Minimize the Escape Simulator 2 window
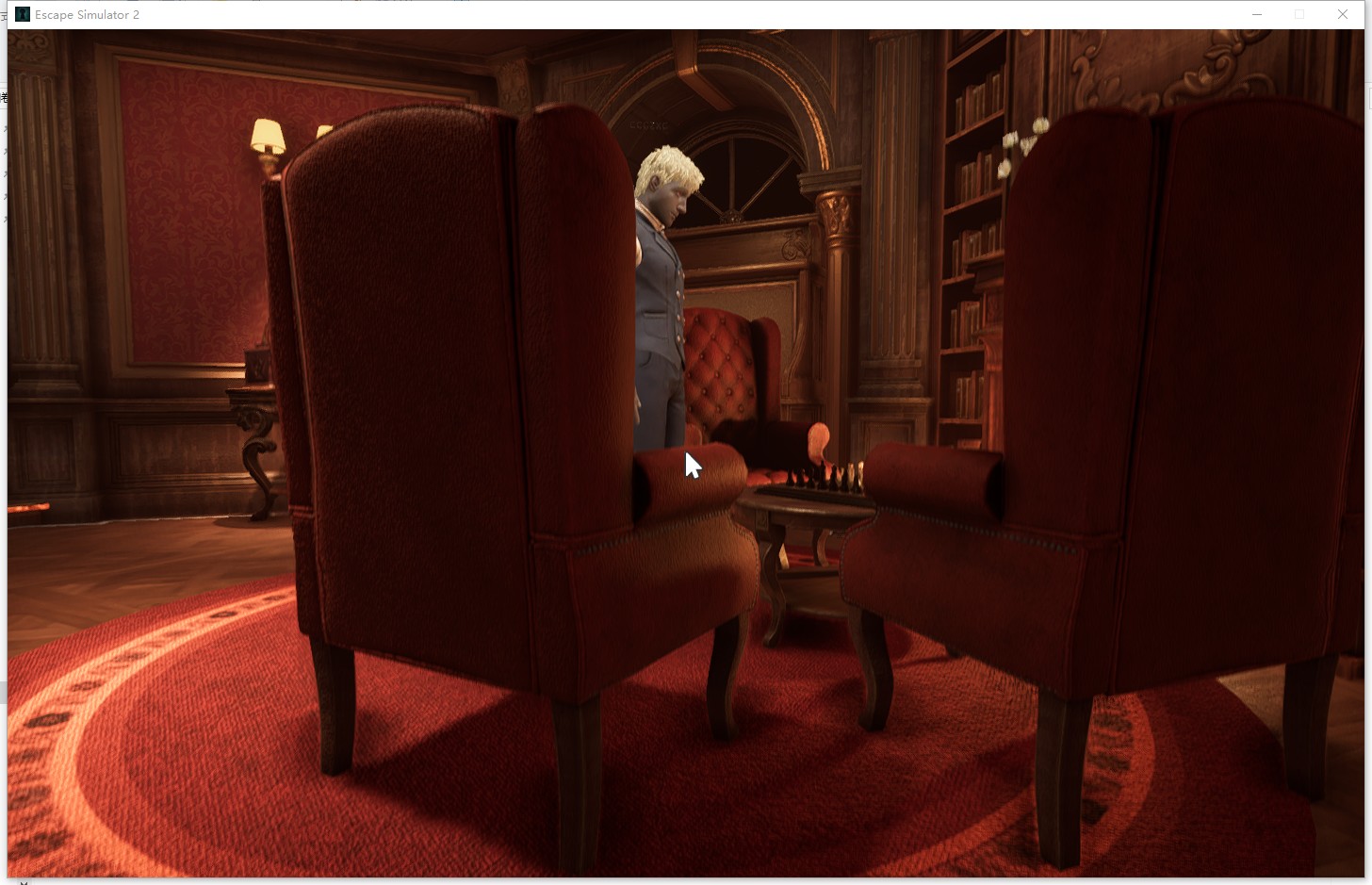Screen dimensions: 1372x885 click(x=1257, y=14)
